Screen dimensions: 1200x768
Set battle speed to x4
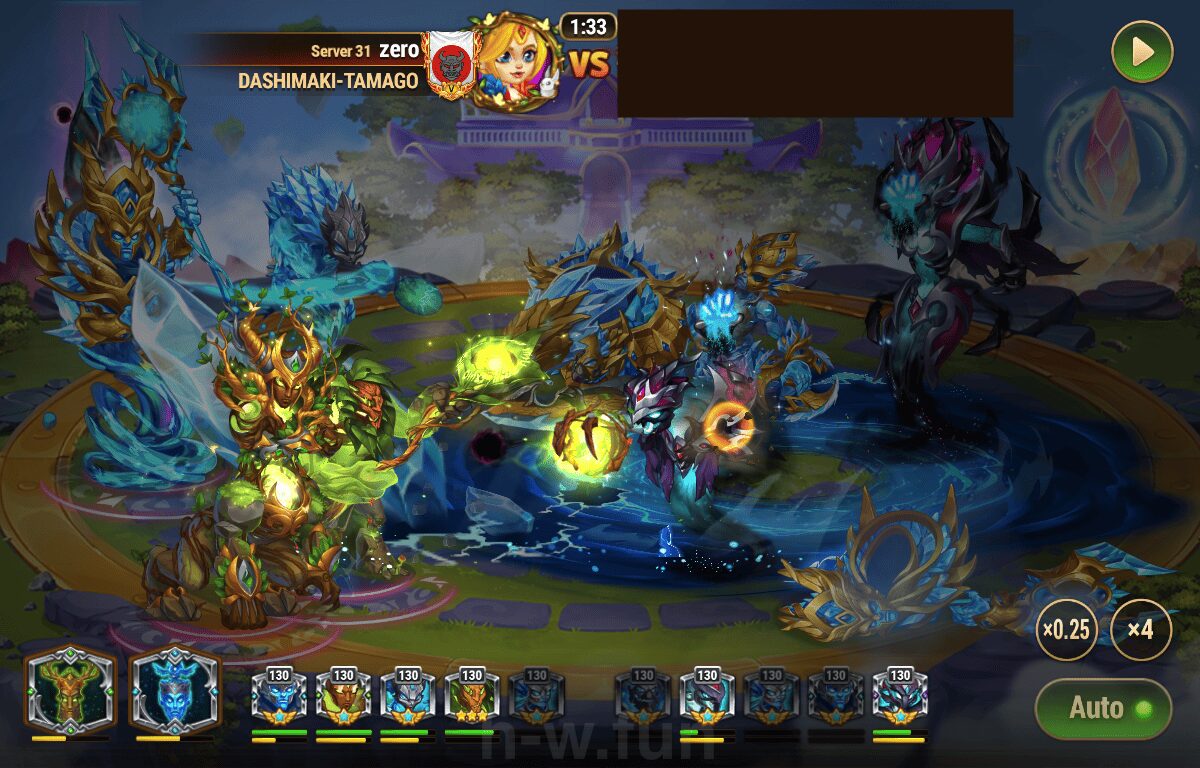point(1141,630)
